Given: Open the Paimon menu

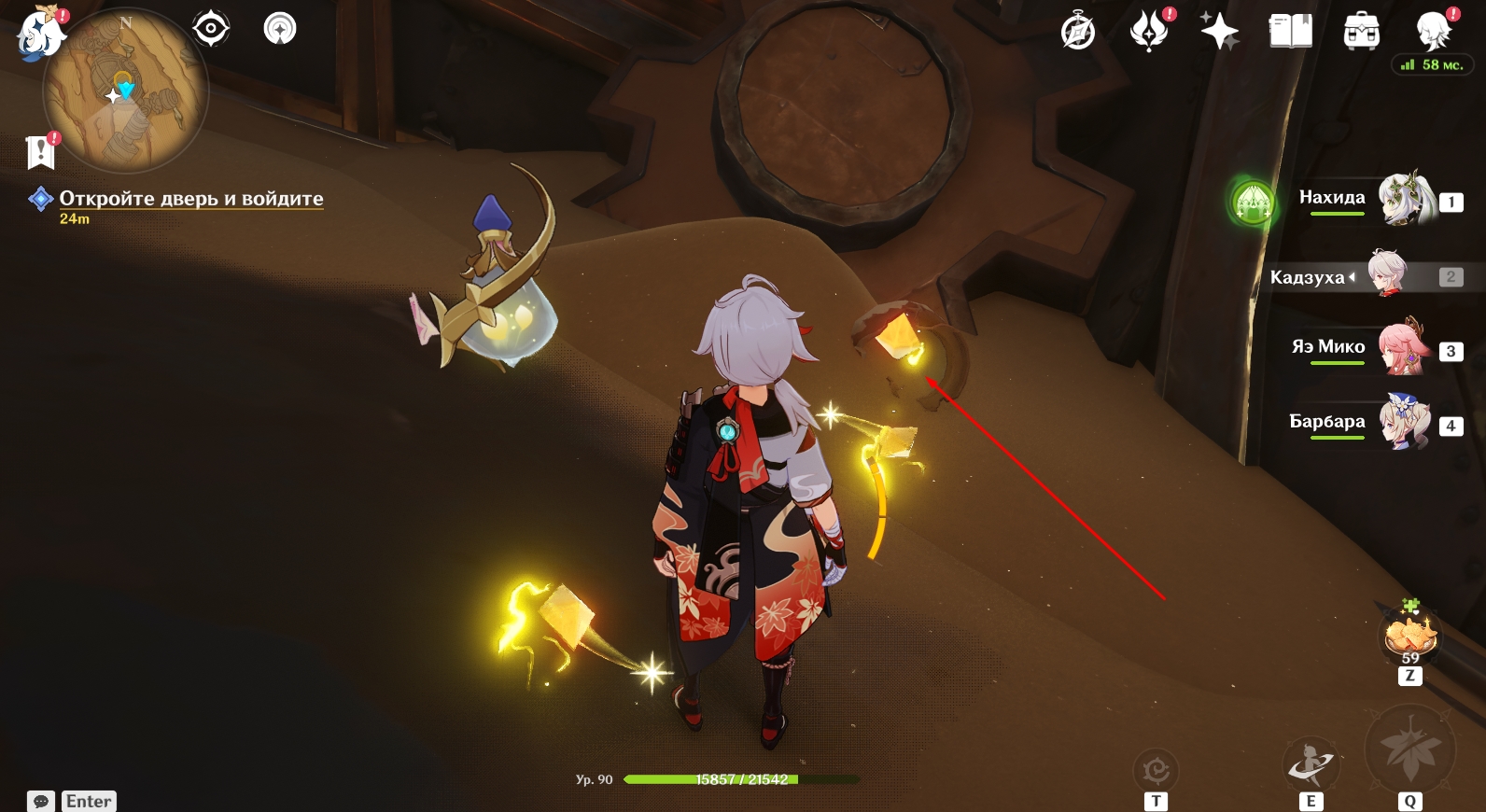Looking at the screenshot, I should click(40, 34).
